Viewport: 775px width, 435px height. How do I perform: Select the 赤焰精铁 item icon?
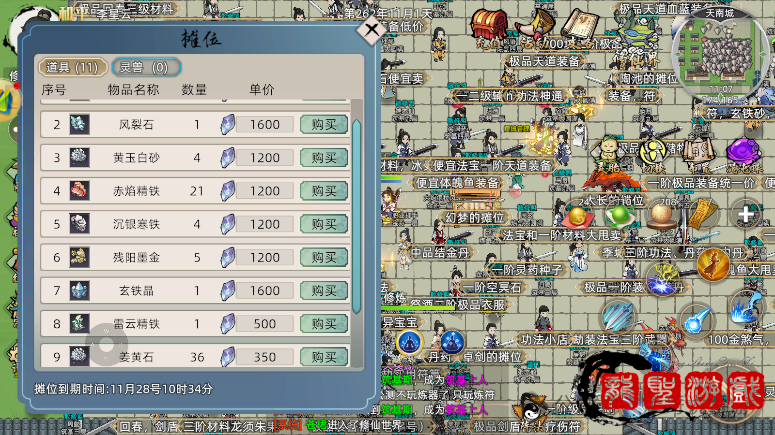click(79, 191)
